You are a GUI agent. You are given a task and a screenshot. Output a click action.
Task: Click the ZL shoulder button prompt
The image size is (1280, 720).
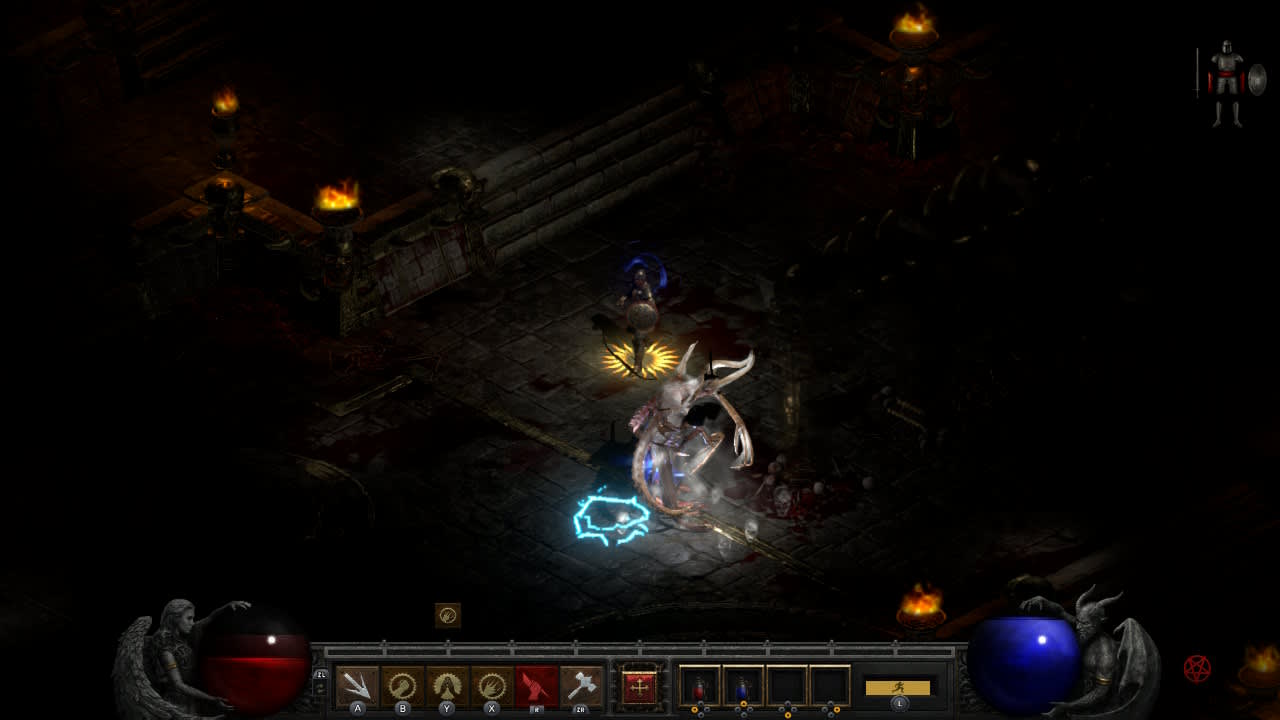click(x=322, y=676)
